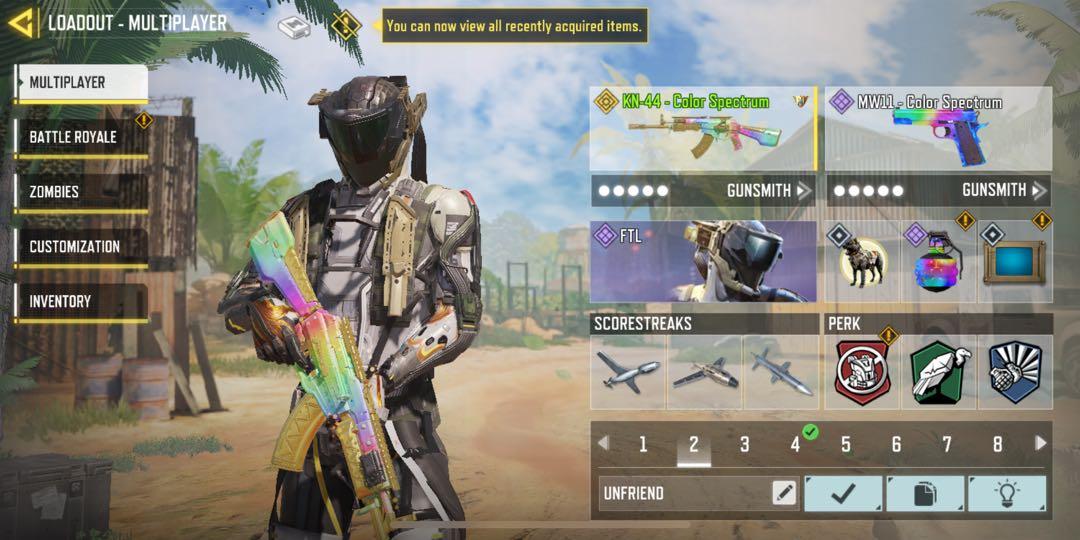This screenshot has width=1080, height=540.
Task: Show the next page of loadout numbers
Action: (1040, 443)
